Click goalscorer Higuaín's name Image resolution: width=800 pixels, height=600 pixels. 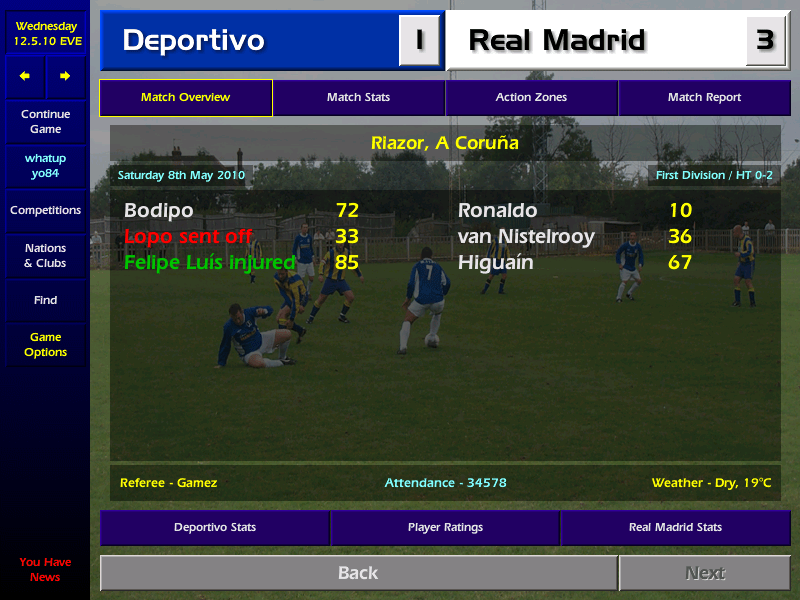(496, 263)
